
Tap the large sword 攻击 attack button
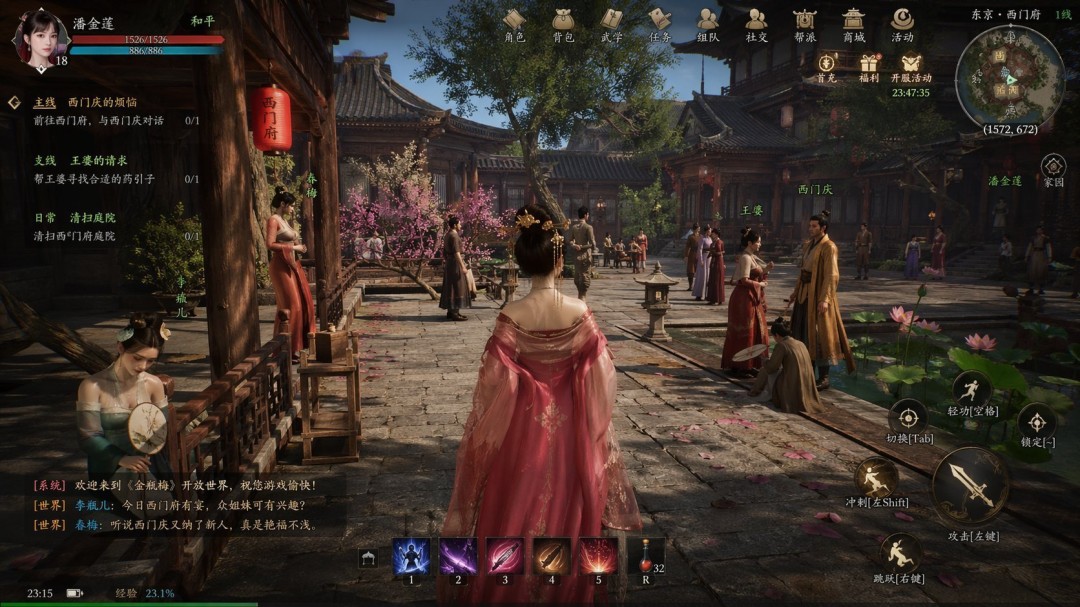[969, 486]
